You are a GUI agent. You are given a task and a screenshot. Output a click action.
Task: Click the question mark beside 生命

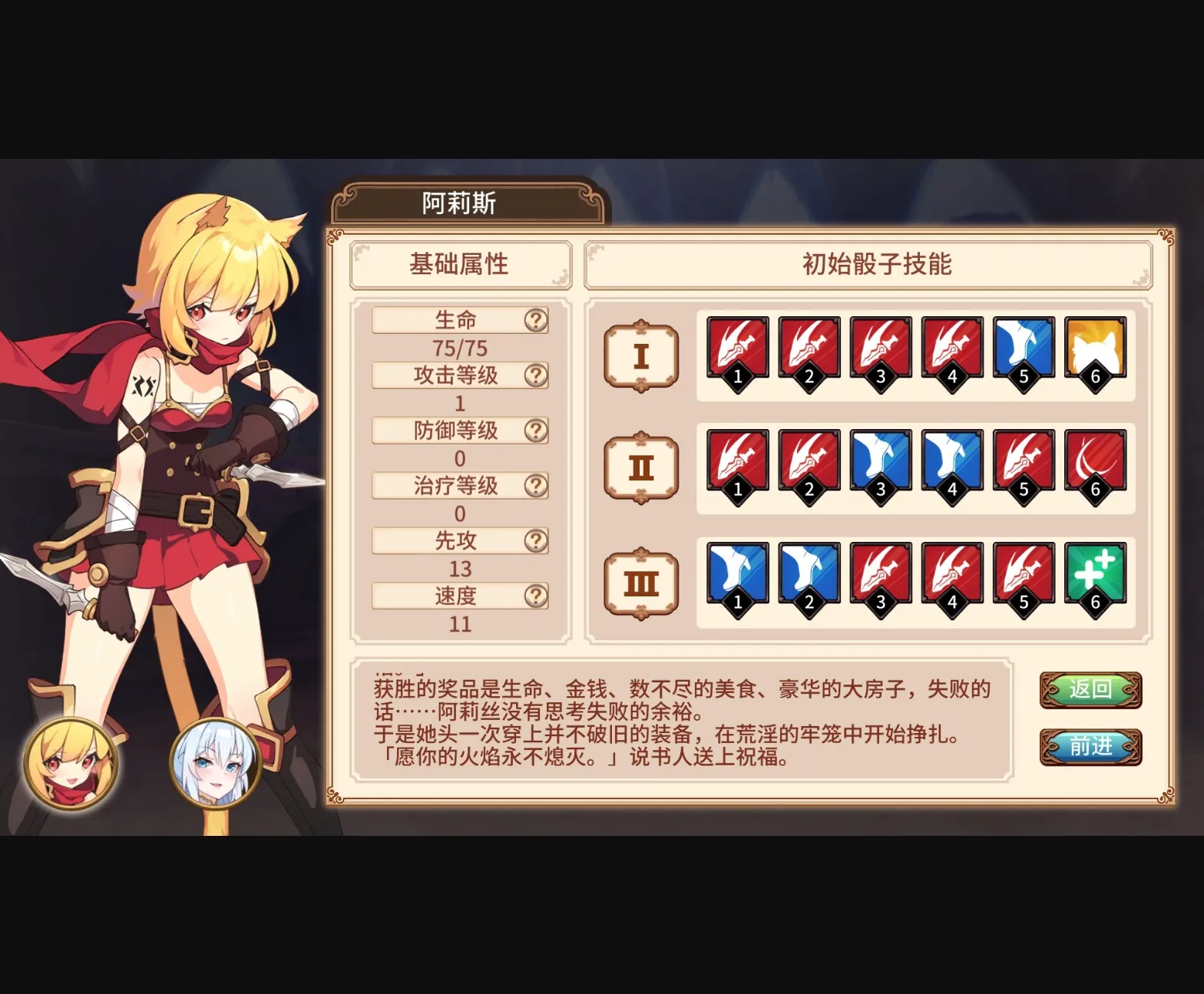[537, 320]
